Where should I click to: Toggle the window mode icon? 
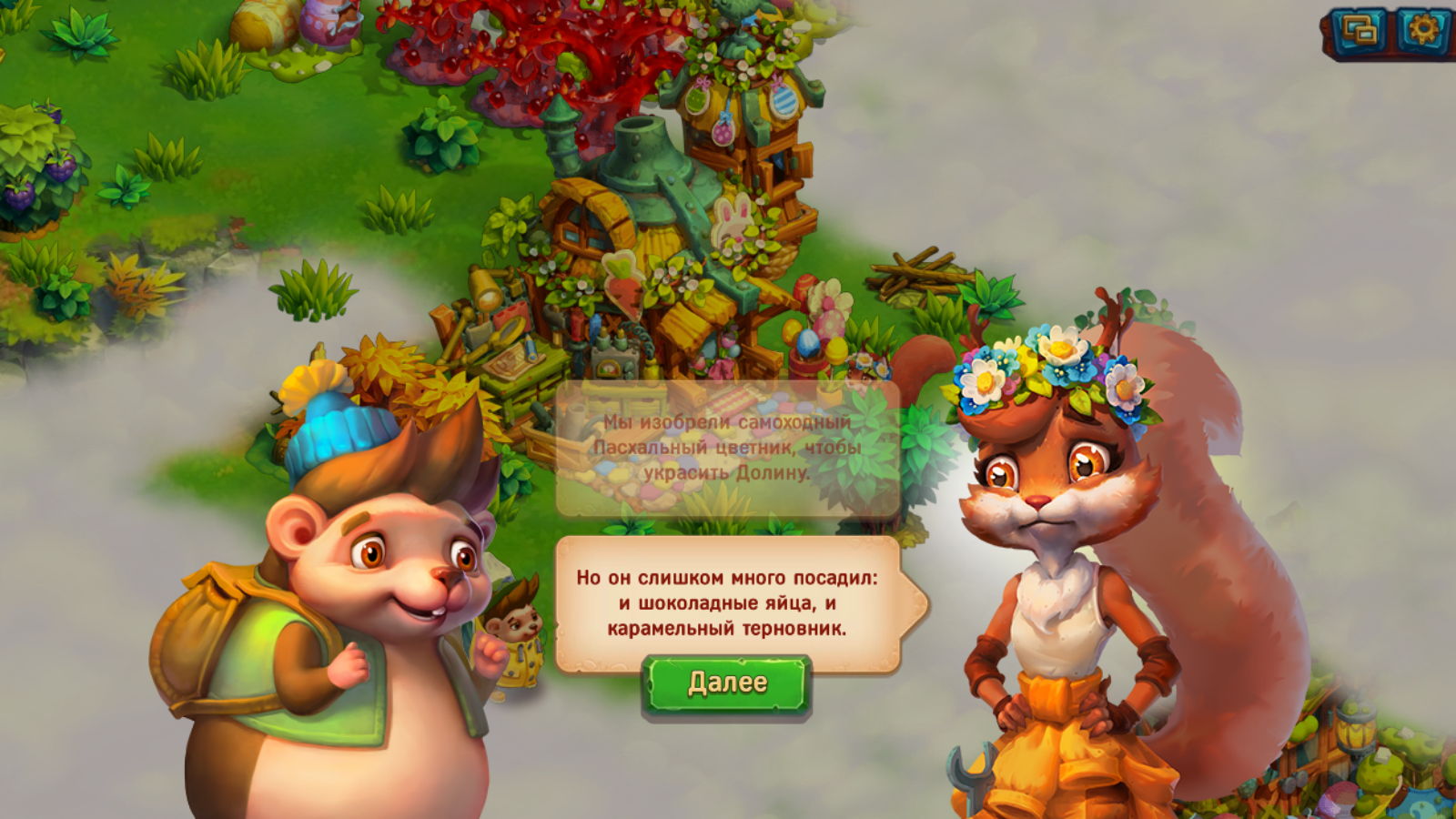(1360, 32)
